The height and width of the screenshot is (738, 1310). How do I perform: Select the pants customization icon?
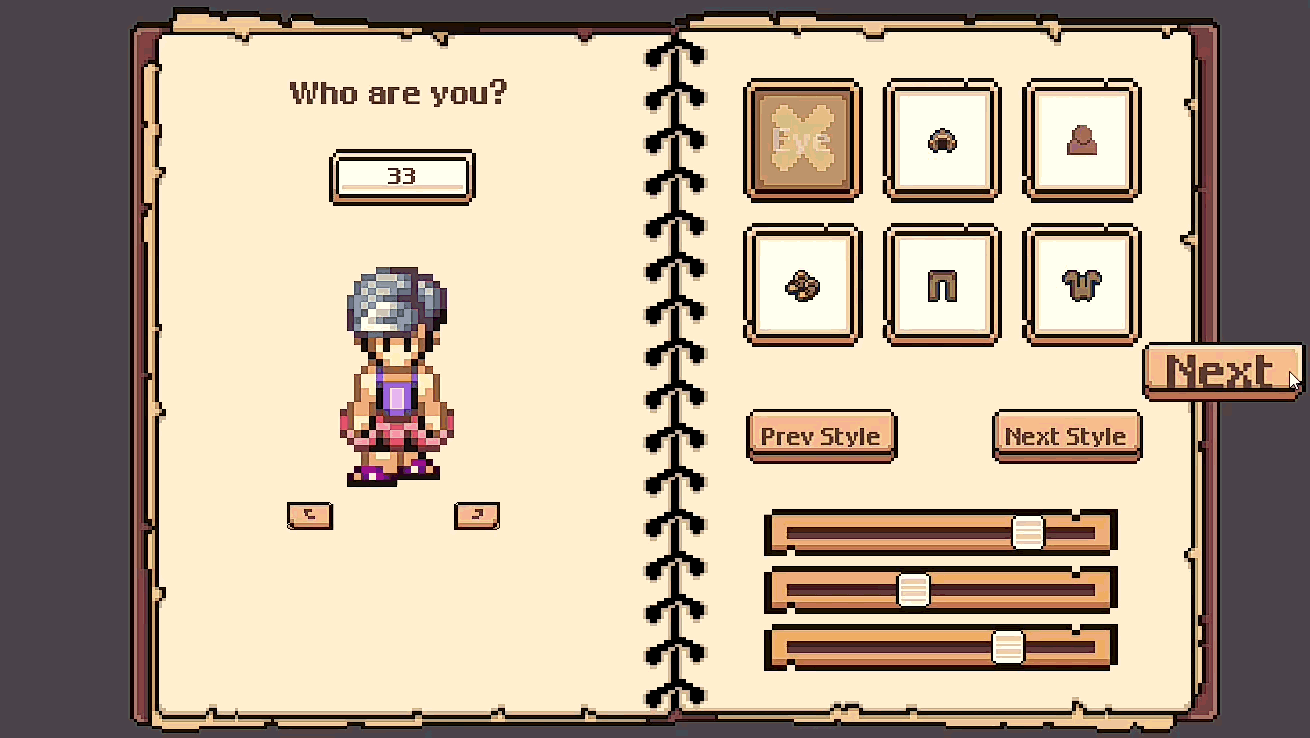pos(941,283)
